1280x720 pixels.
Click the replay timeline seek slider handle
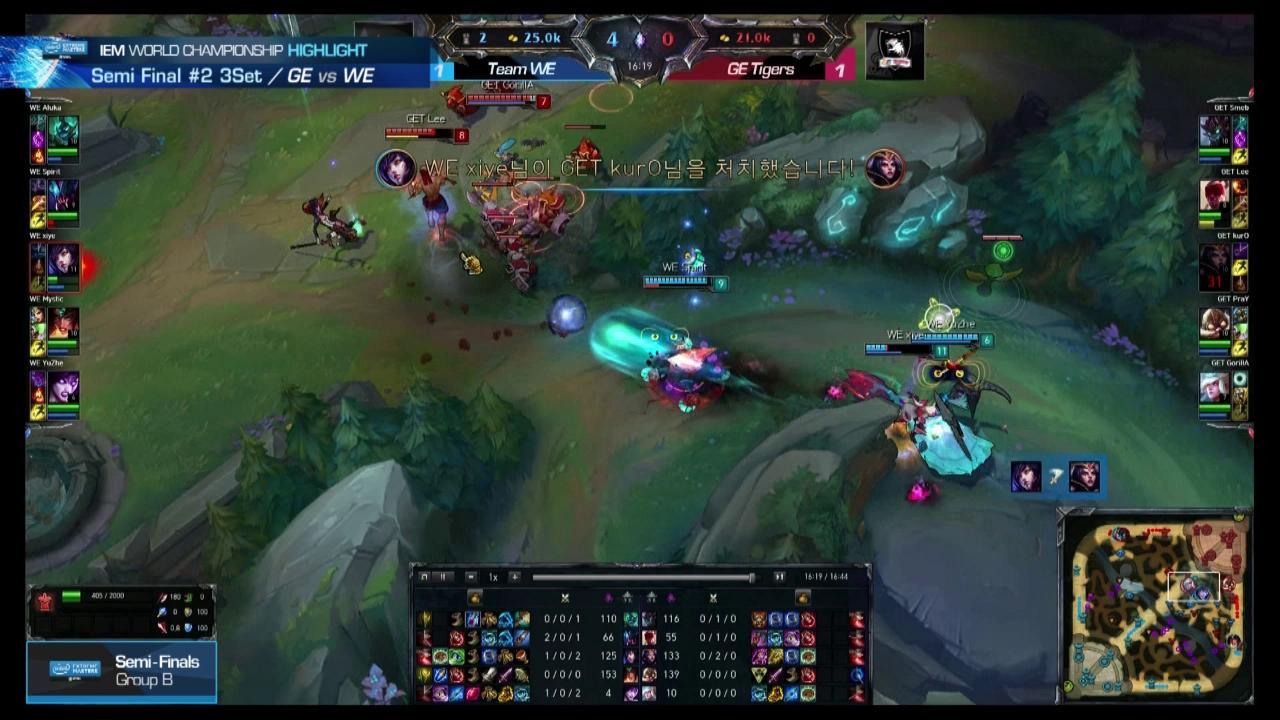(751, 578)
